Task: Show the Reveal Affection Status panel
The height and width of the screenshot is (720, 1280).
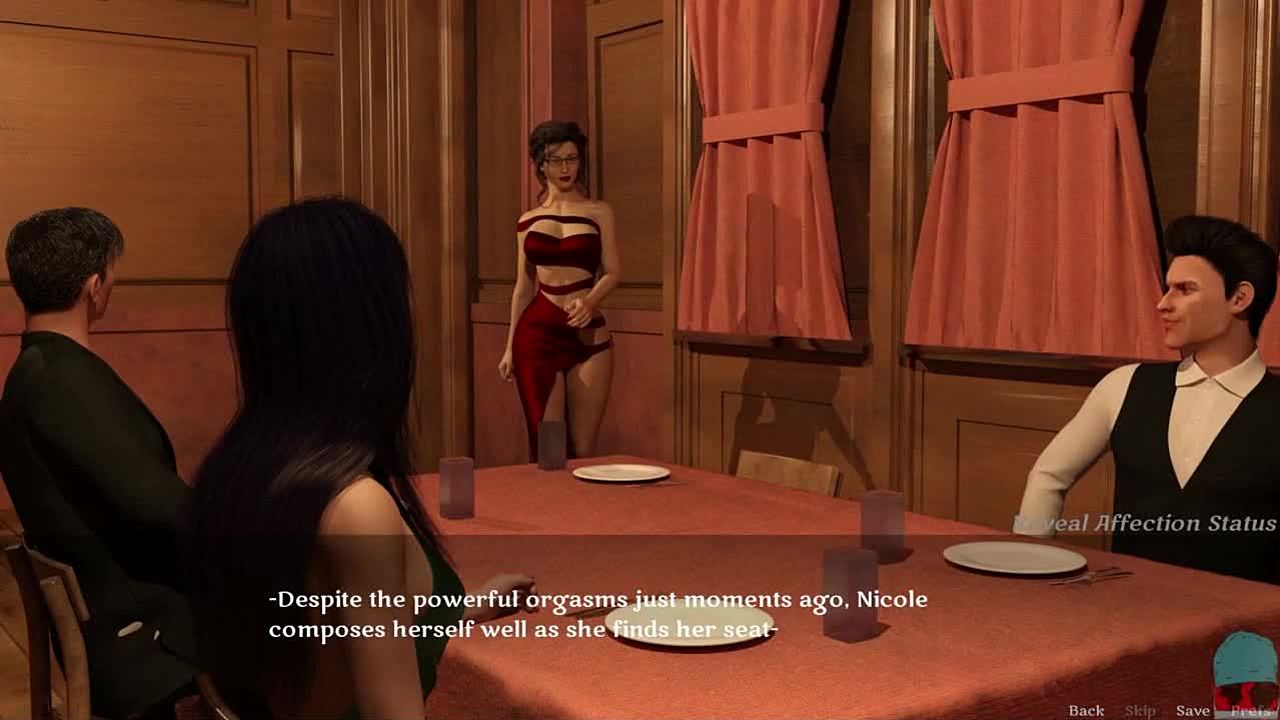Action: click(1145, 523)
